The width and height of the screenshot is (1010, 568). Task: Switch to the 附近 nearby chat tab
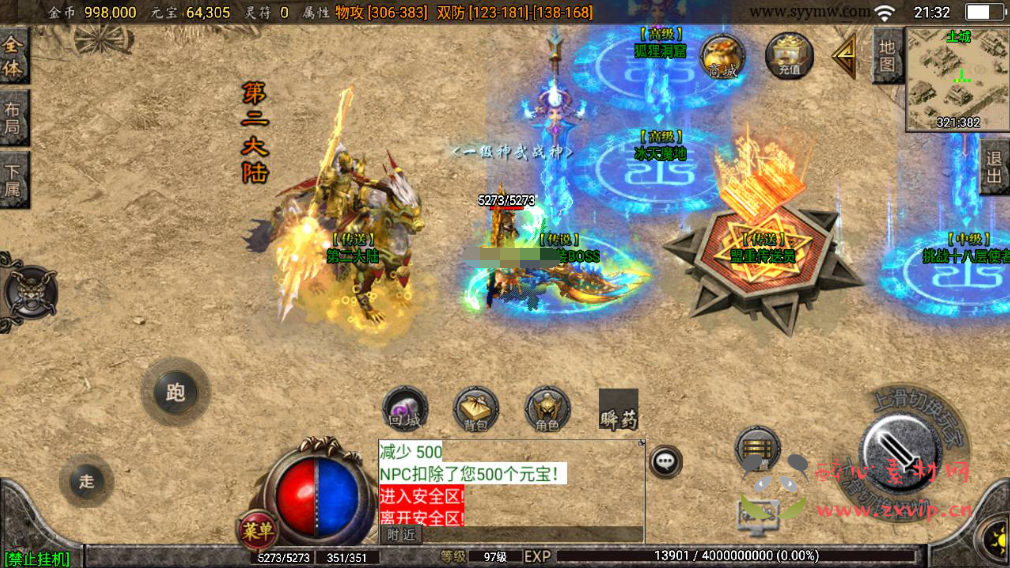(x=401, y=535)
